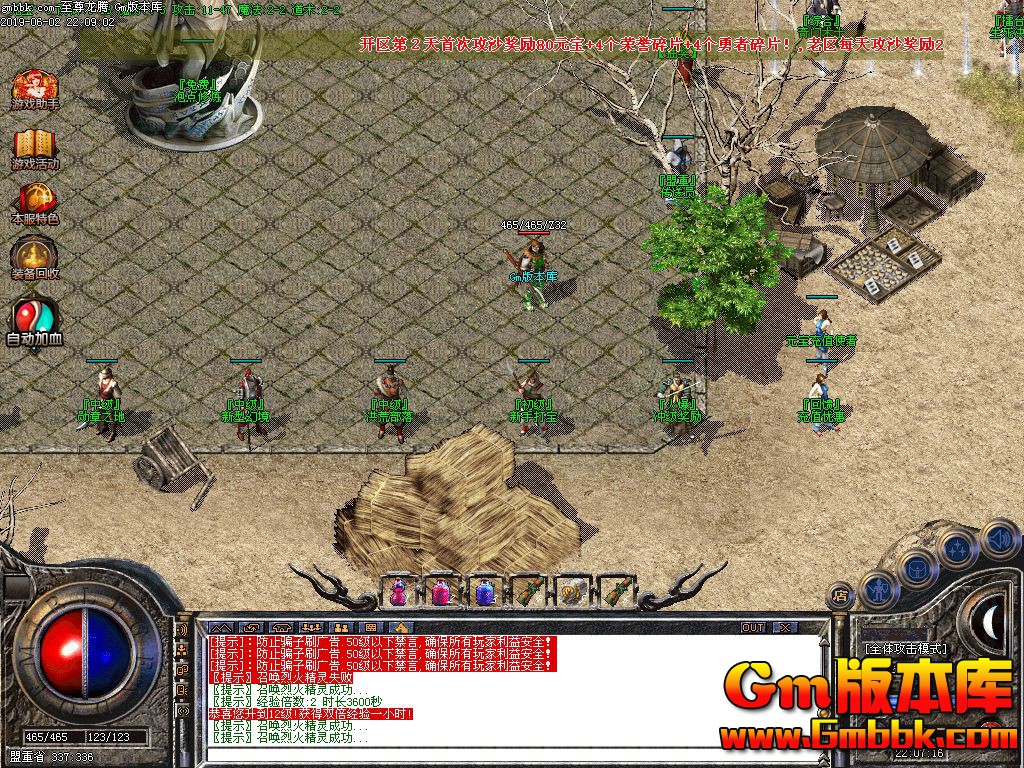Screen dimensions: 1024x768
Task: Open the 本服特色 server features icon
Action: click(35, 201)
